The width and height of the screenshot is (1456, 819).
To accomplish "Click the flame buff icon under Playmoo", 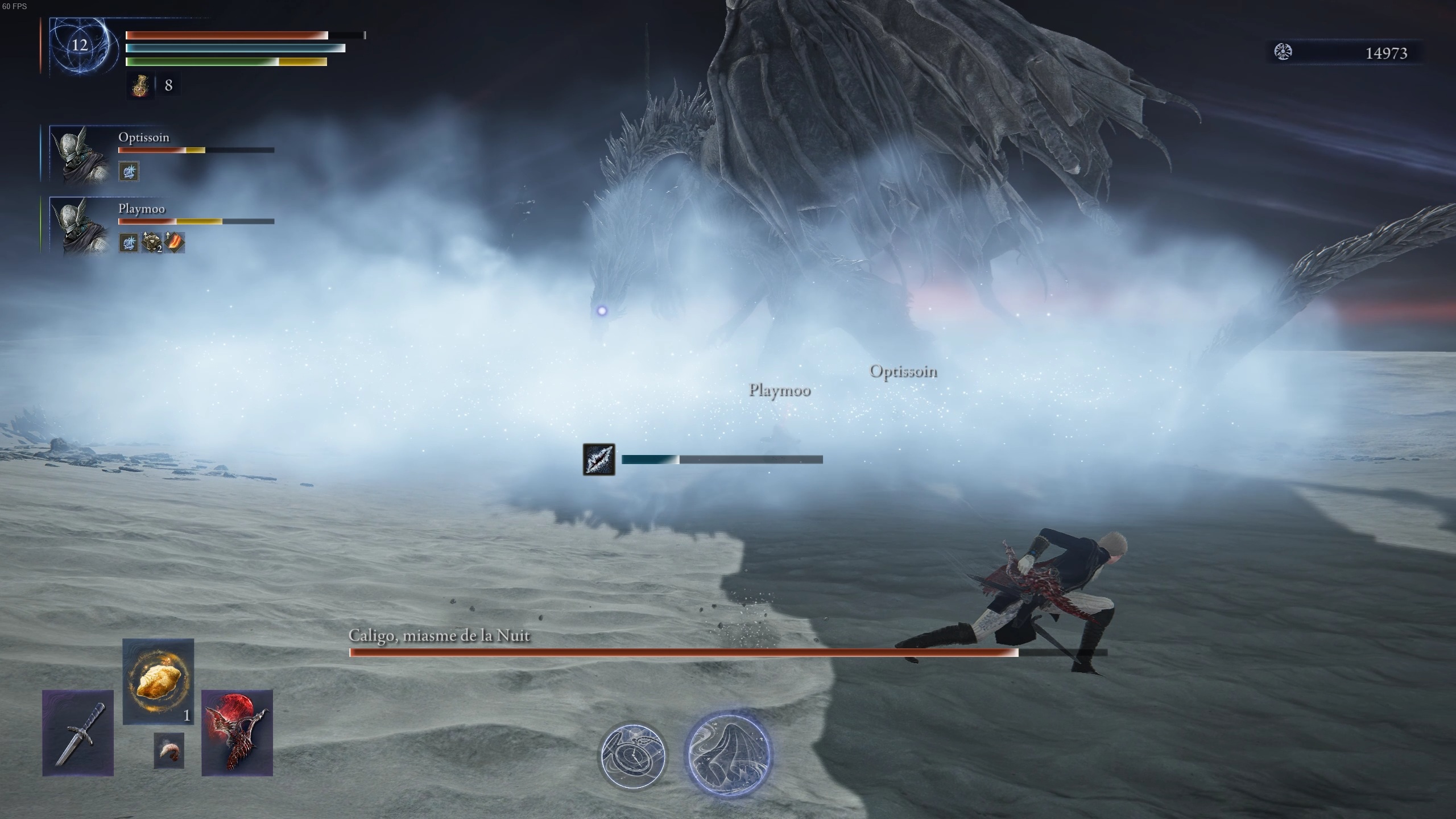I will click(x=175, y=243).
